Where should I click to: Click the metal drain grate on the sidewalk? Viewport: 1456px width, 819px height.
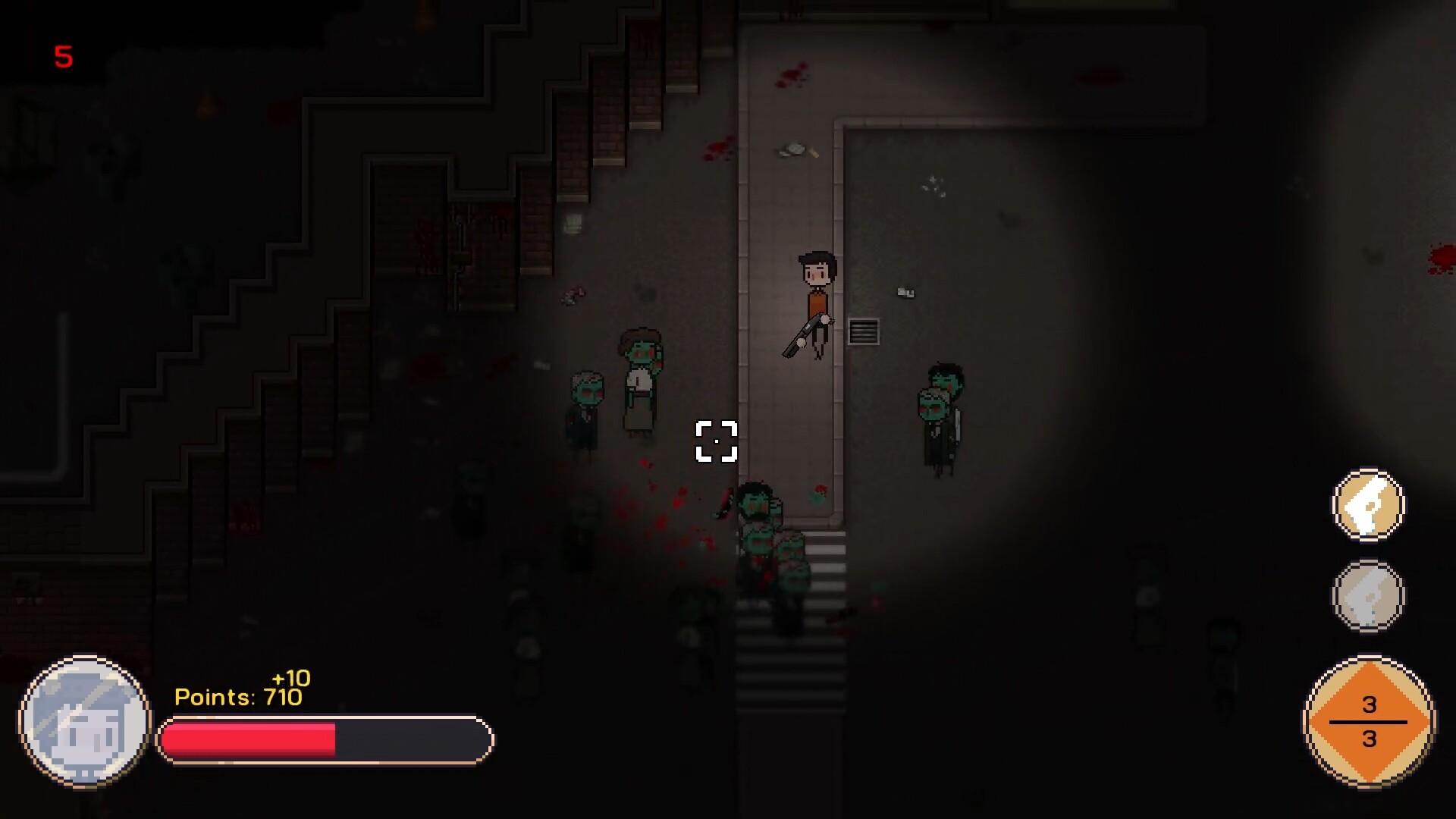pos(862,331)
